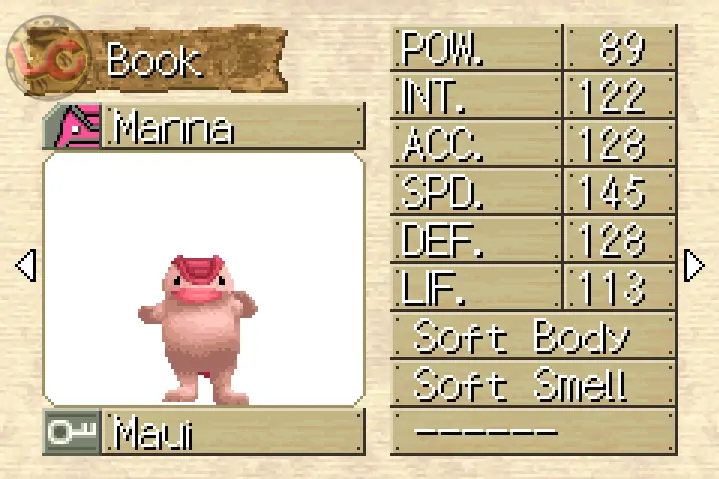The image size is (719, 479).
Task: Select the Soft Body trait row
Action: (533, 337)
